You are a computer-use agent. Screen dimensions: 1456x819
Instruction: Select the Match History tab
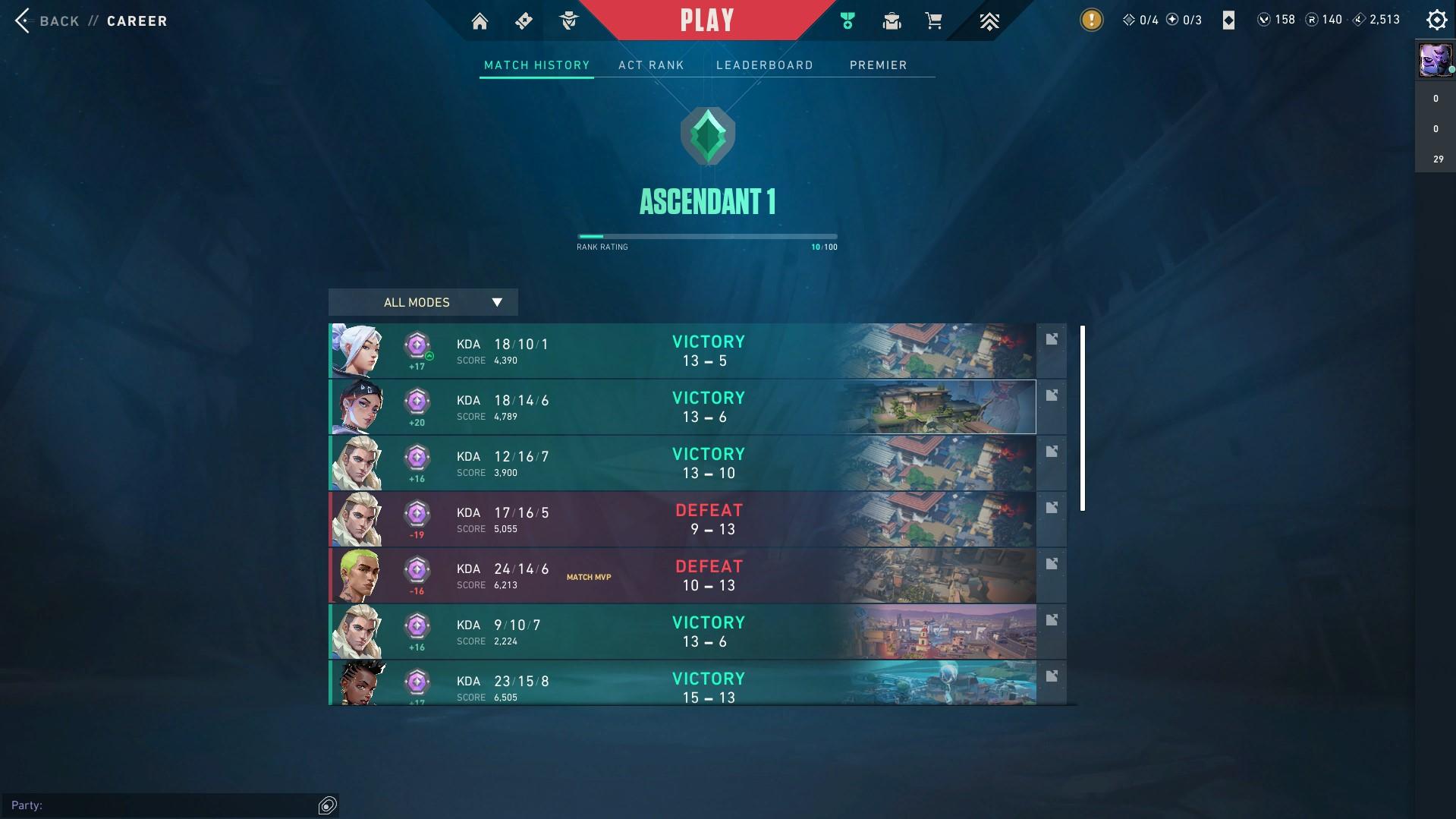[x=536, y=65]
